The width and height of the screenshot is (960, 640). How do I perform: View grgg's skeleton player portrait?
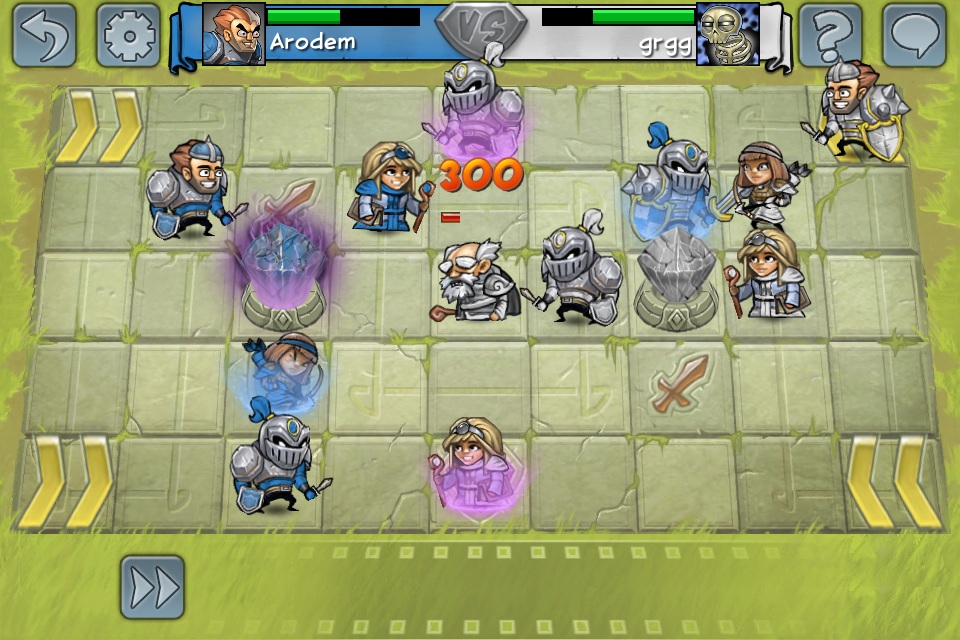click(x=727, y=34)
